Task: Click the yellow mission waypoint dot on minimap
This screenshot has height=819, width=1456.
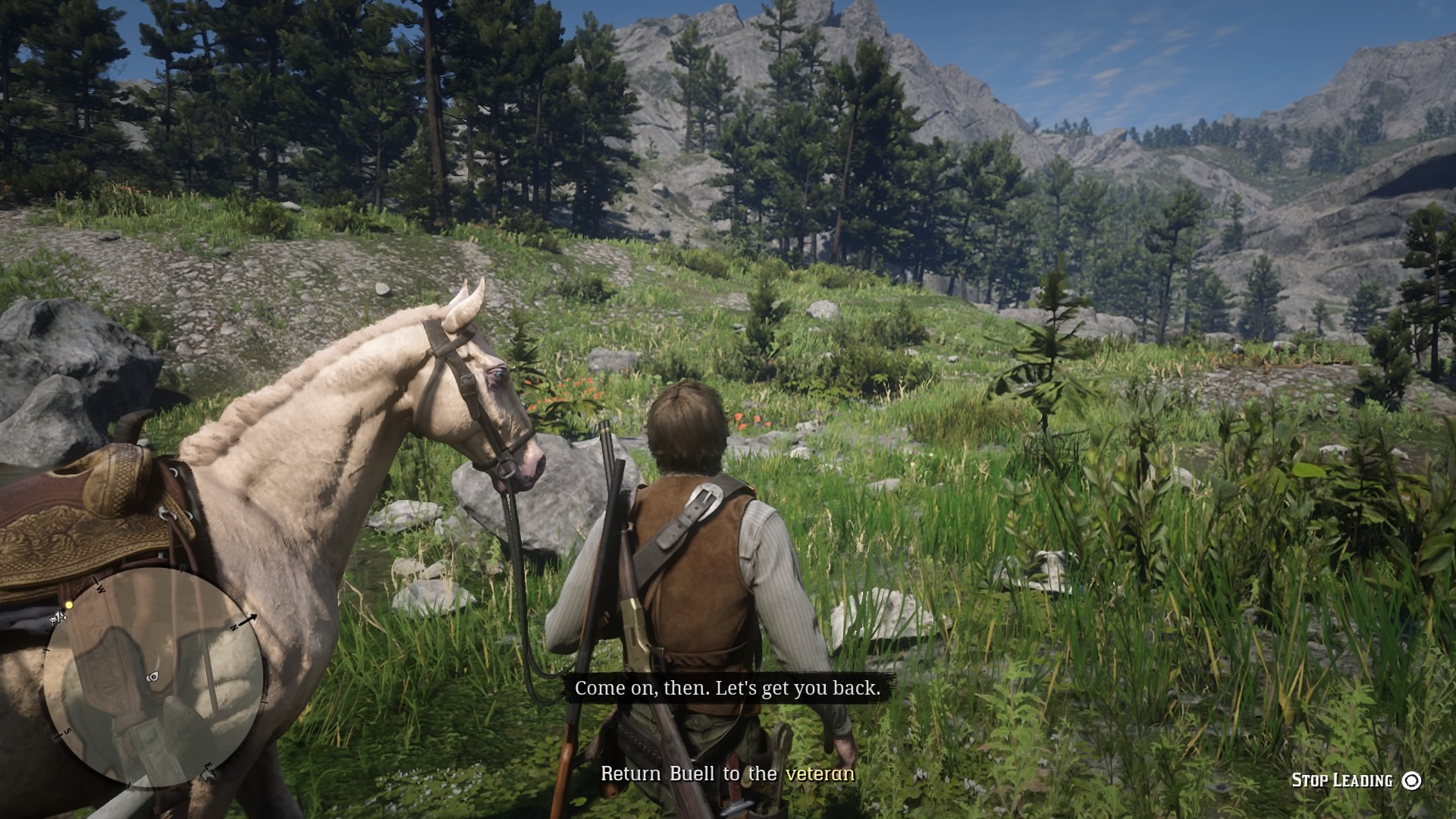Action: coord(69,605)
